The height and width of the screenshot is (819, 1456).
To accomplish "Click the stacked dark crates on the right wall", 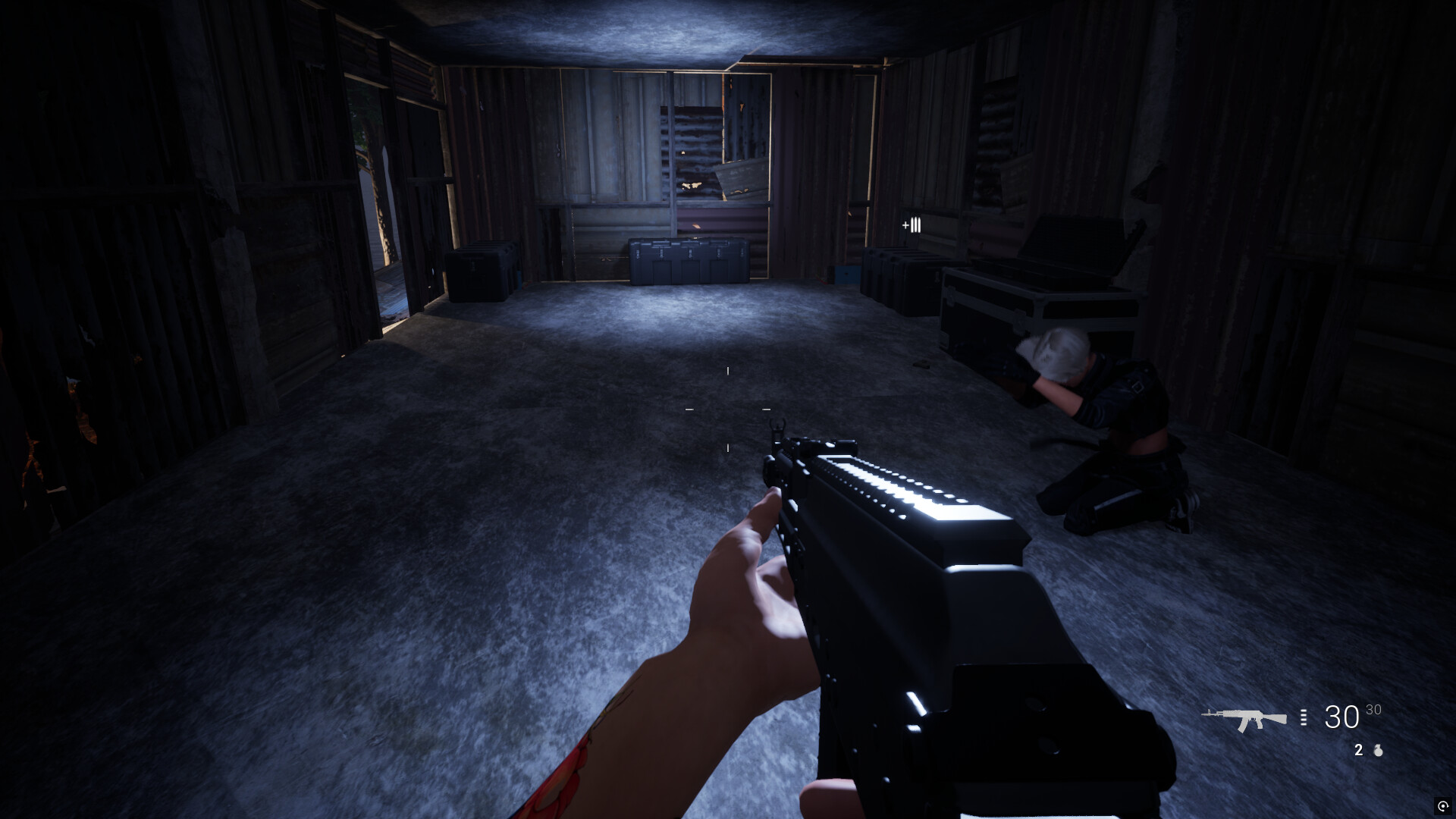I will coord(899,269).
